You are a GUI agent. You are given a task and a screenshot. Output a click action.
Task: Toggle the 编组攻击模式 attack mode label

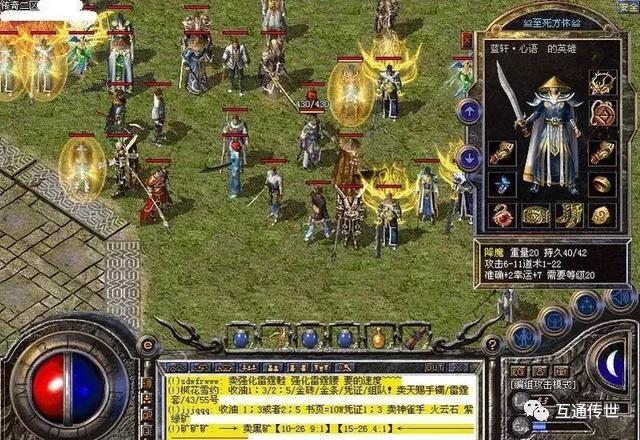coord(543,385)
